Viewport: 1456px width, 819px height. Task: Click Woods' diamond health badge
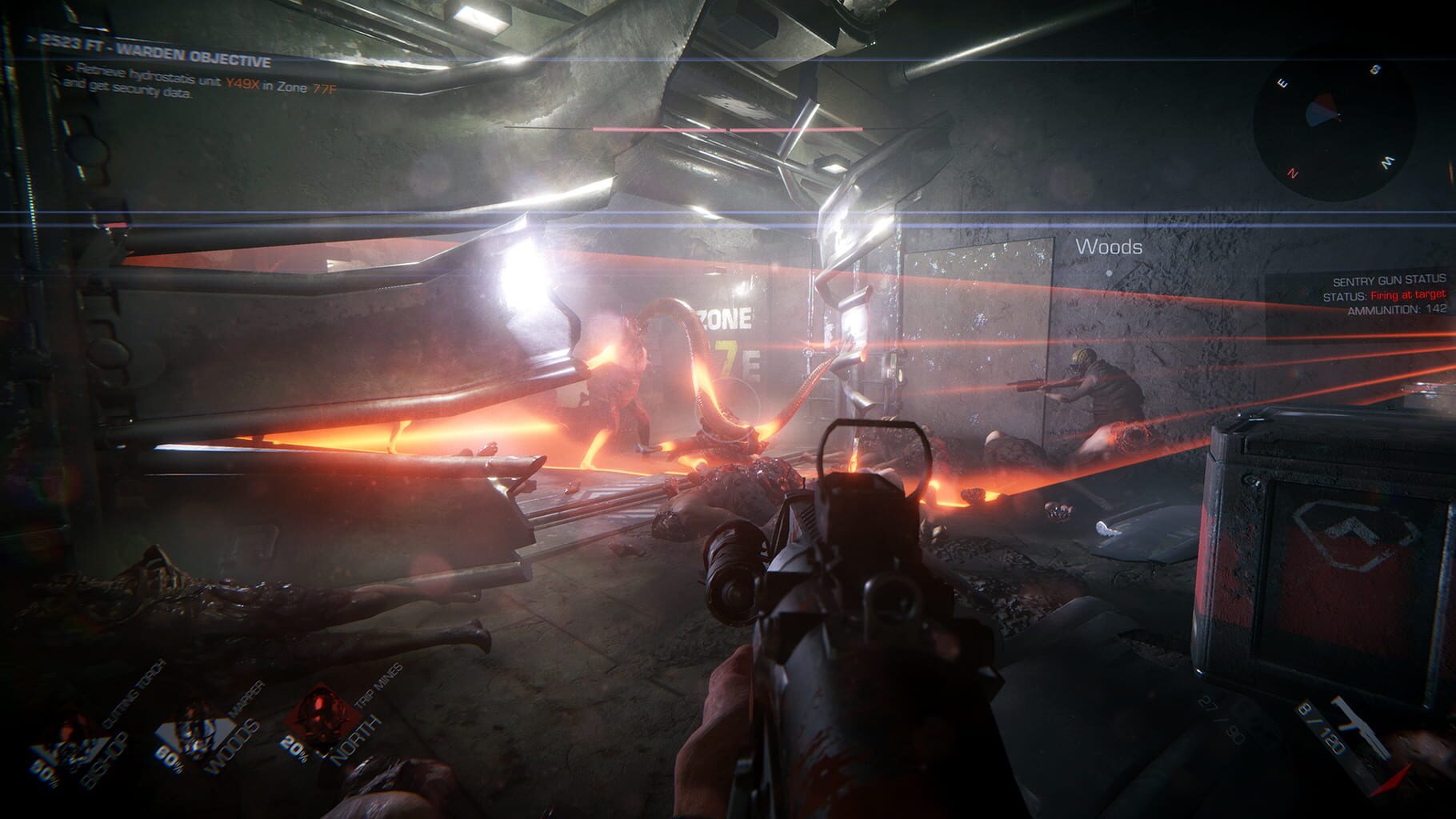tap(194, 735)
